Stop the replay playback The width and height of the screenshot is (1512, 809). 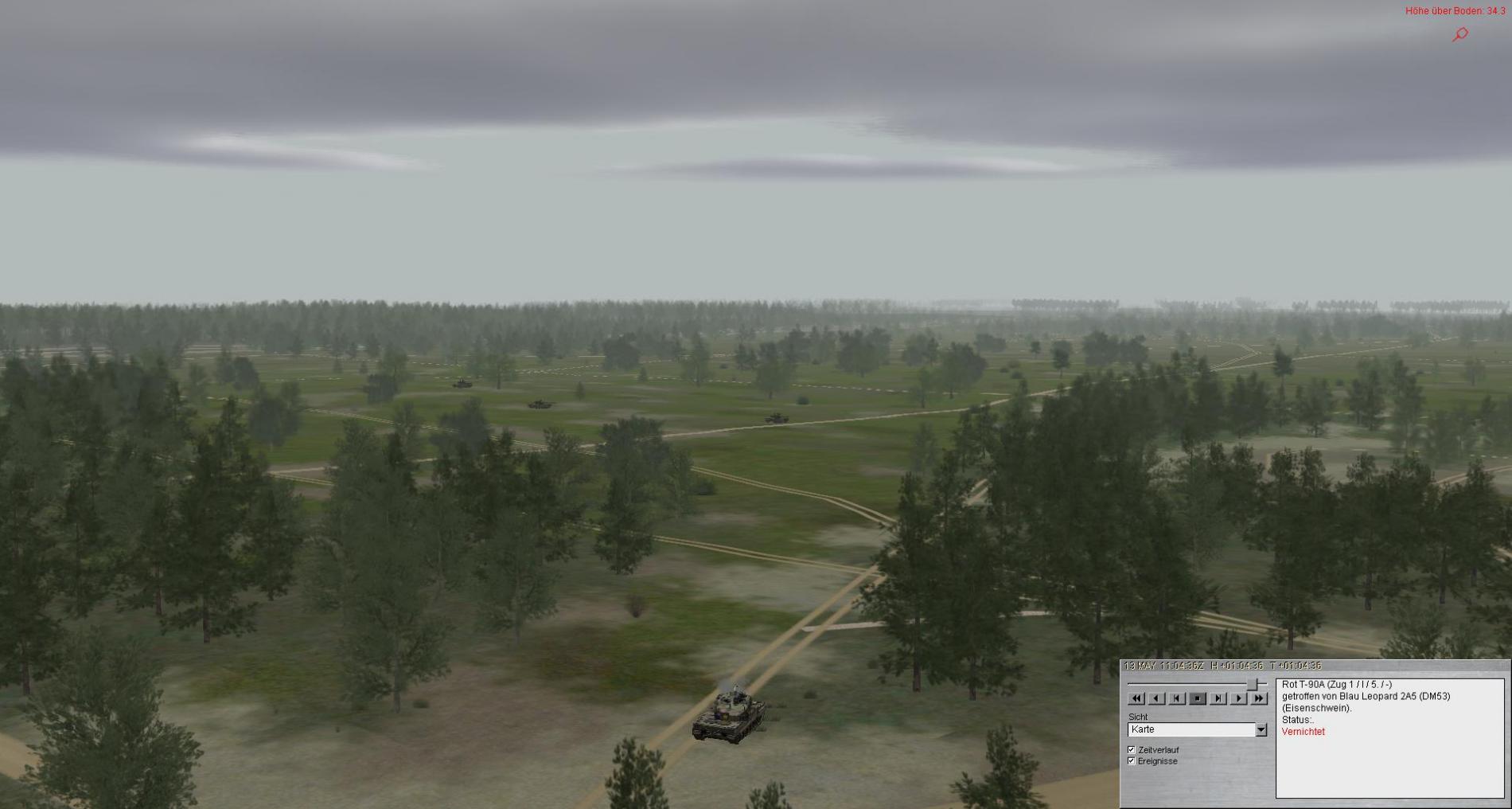1198,698
